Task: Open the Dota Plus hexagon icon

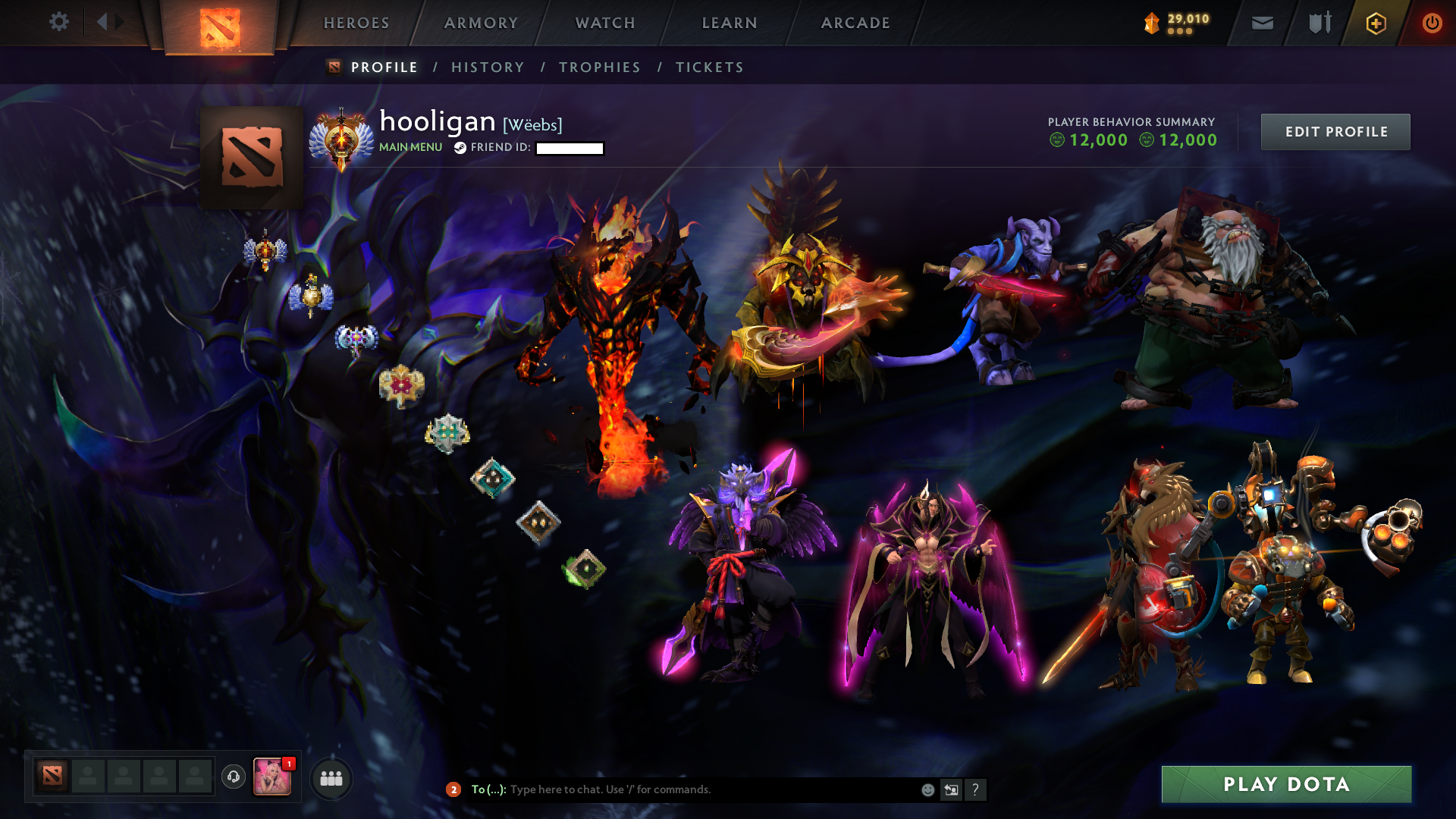Action: 1375,23
